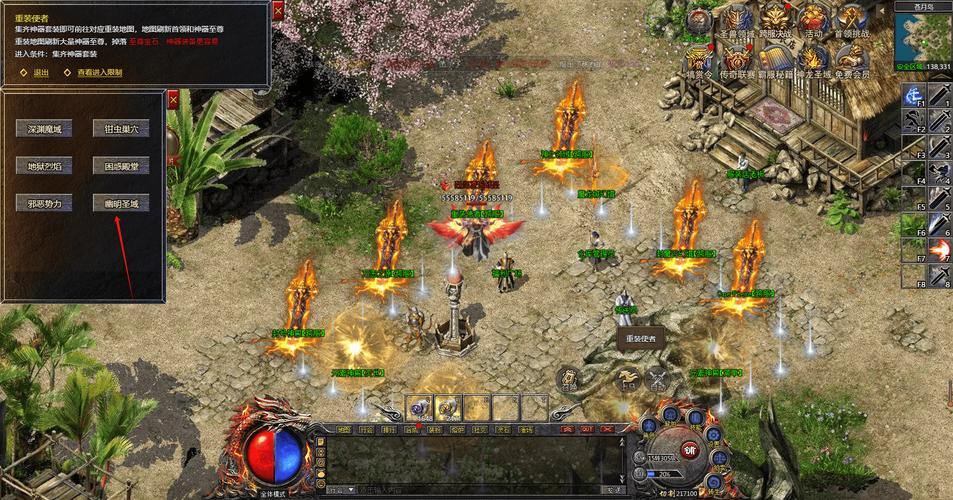953x500 pixels.
Task: Click the 退出 link in the dialog
Action: [40, 73]
